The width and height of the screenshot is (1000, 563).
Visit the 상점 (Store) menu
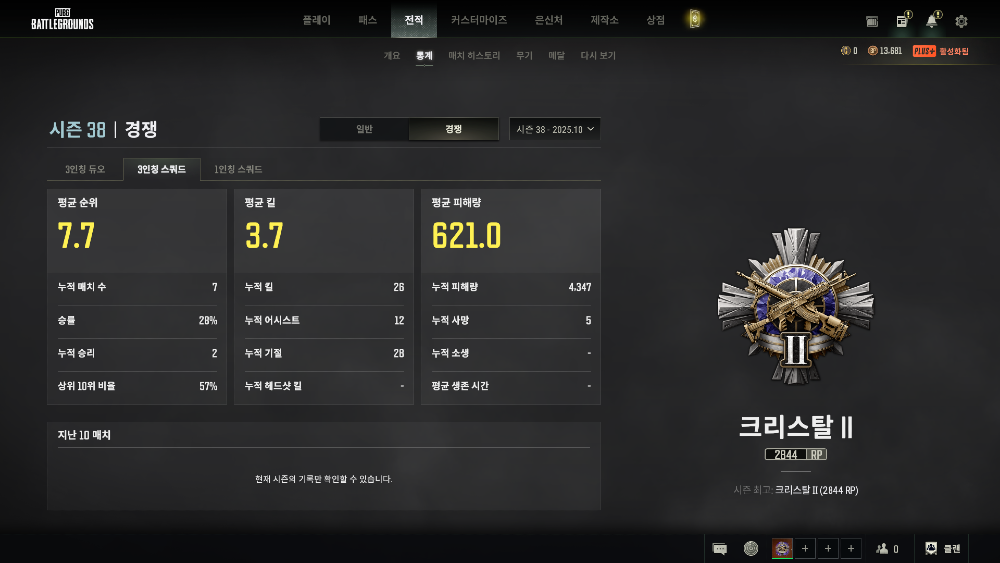tap(655, 20)
